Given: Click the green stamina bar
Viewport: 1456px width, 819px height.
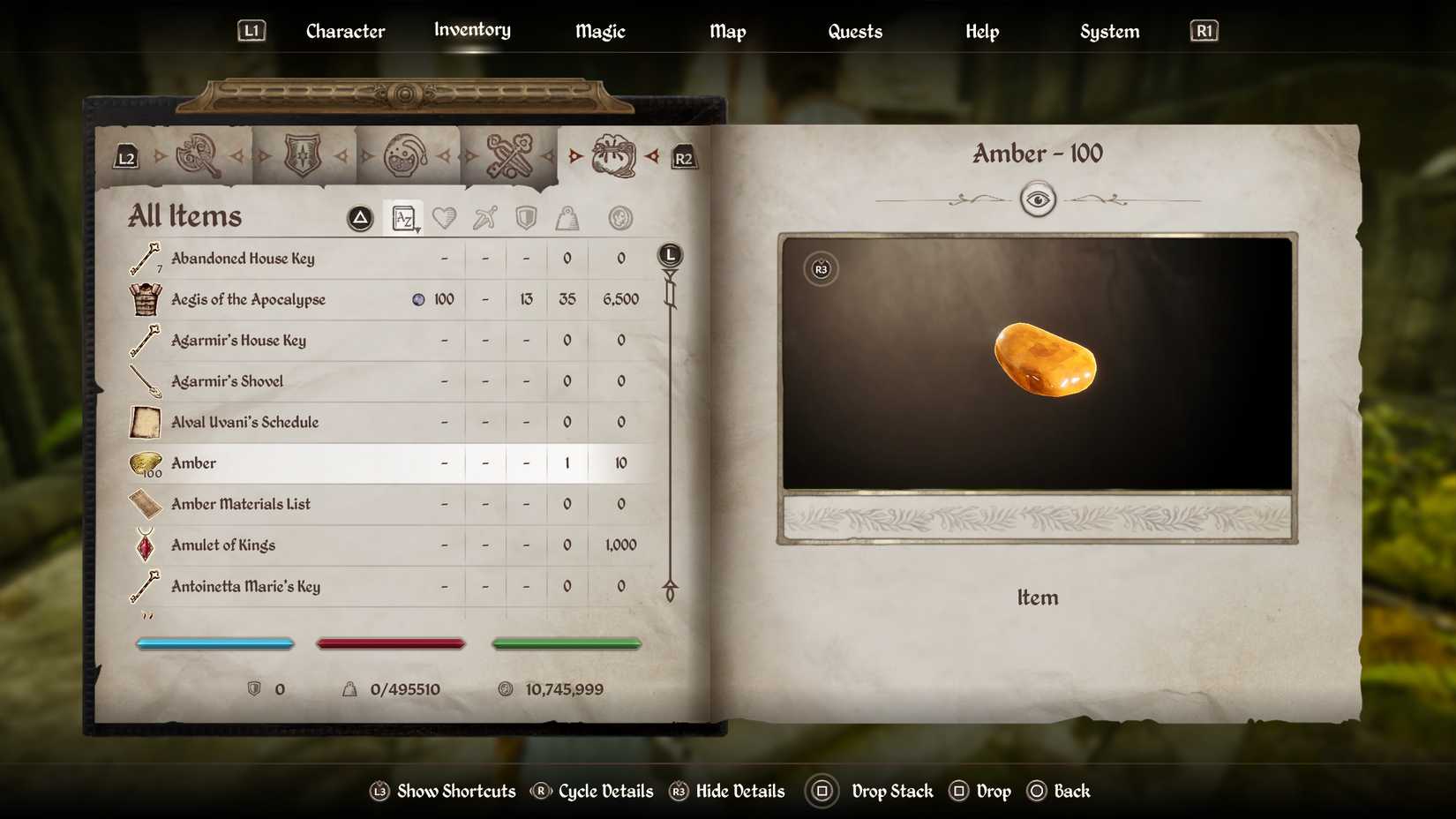Looking at the screenshot, I should click(566, 643).
